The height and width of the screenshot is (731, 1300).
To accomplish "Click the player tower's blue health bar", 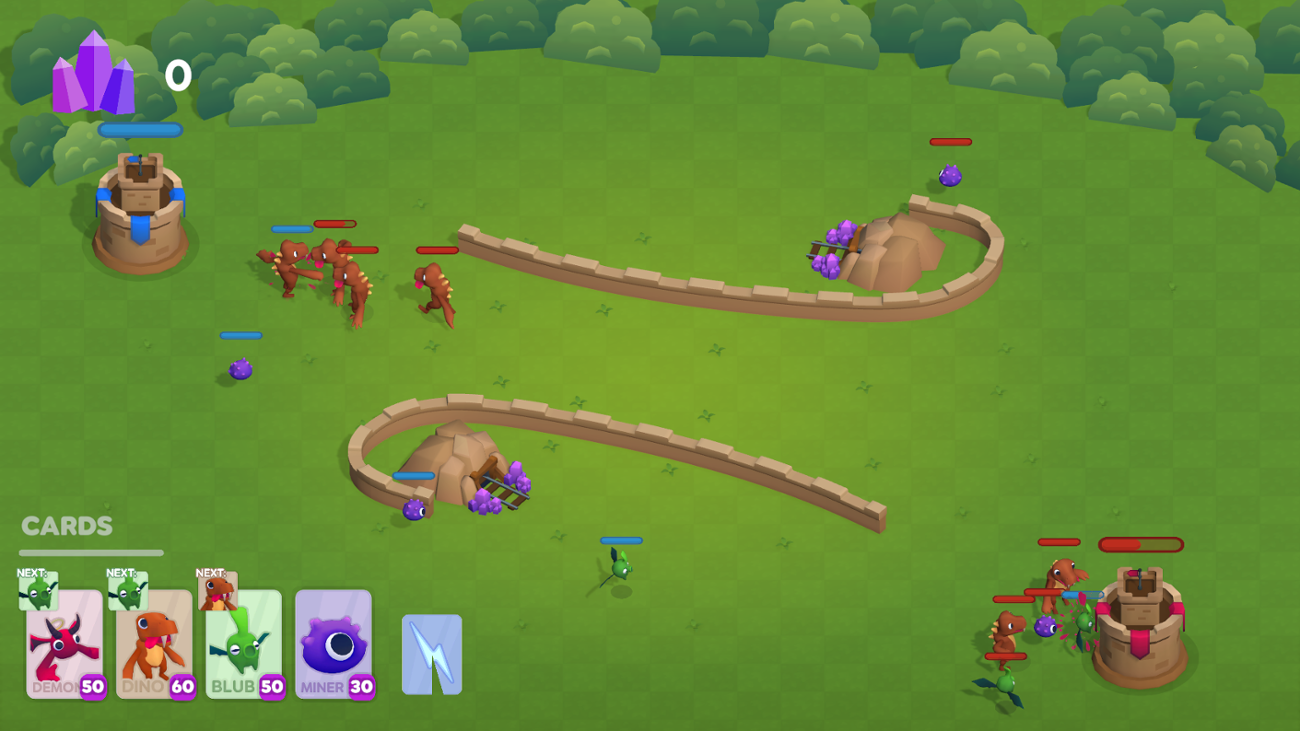I will pyautogui.click(x=140, y=129).
